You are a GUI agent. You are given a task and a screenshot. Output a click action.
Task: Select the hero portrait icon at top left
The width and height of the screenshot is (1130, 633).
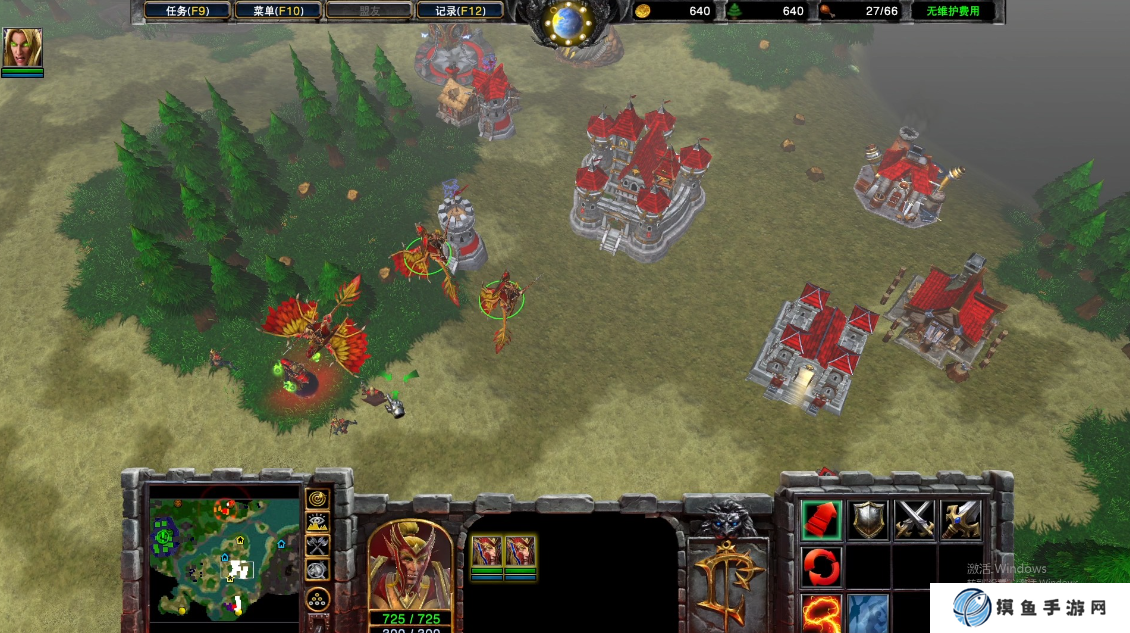click(22, 47)
